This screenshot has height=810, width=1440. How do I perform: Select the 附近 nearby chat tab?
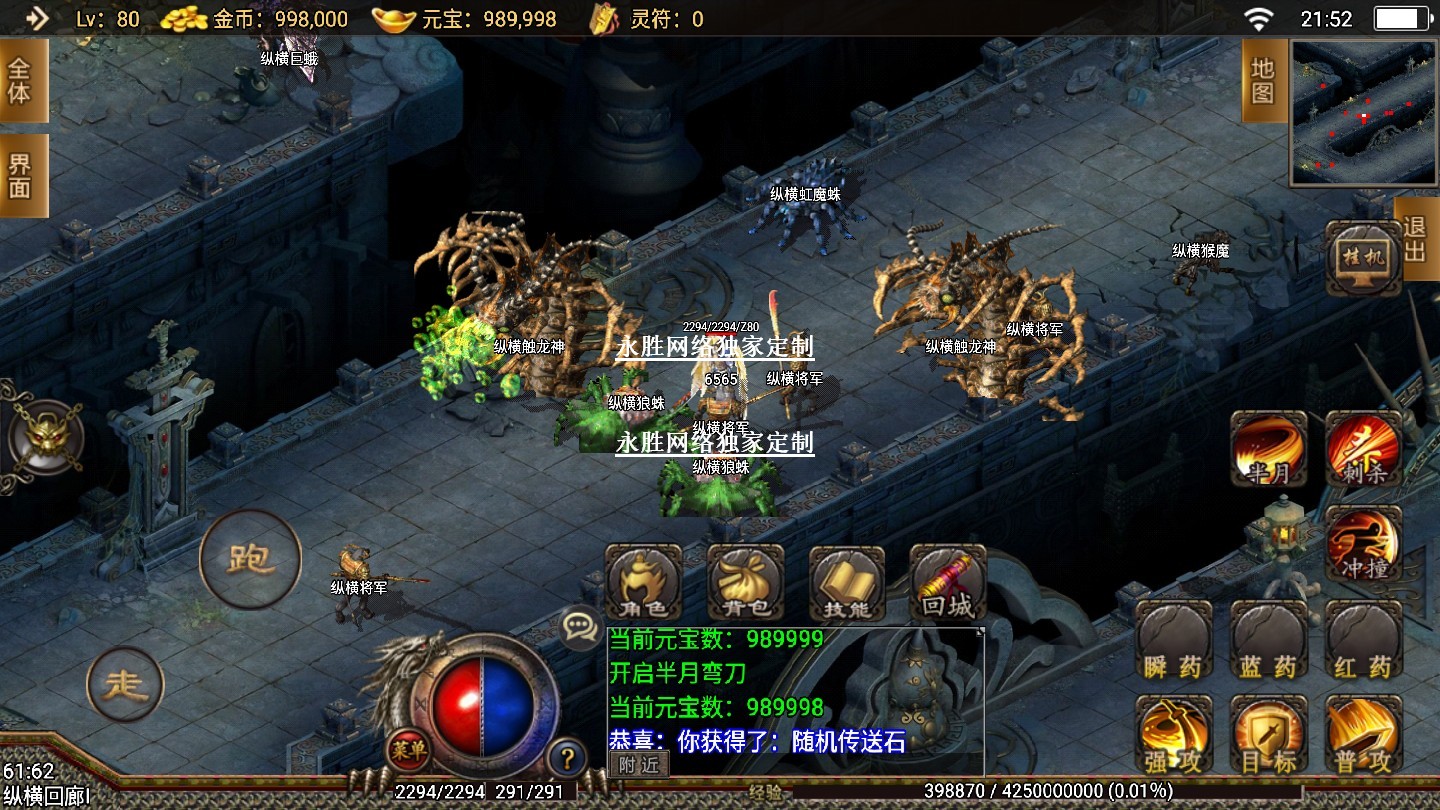point(638,765)
